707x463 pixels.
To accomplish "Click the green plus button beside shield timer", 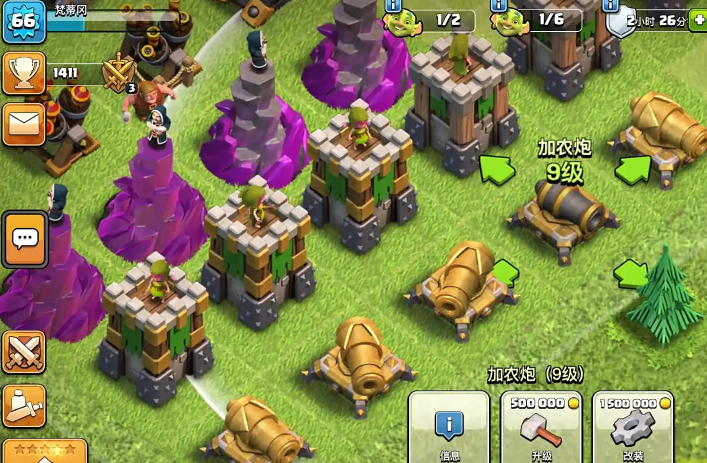I will click(697, 21).
